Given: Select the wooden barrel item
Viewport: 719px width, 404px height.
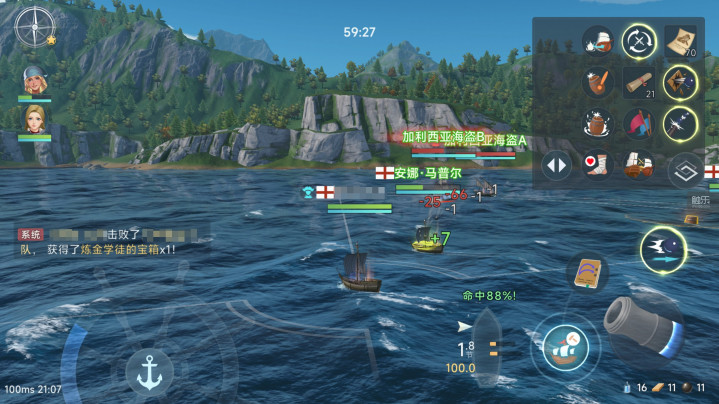Looking at the screenshot, I should (597, 123).
